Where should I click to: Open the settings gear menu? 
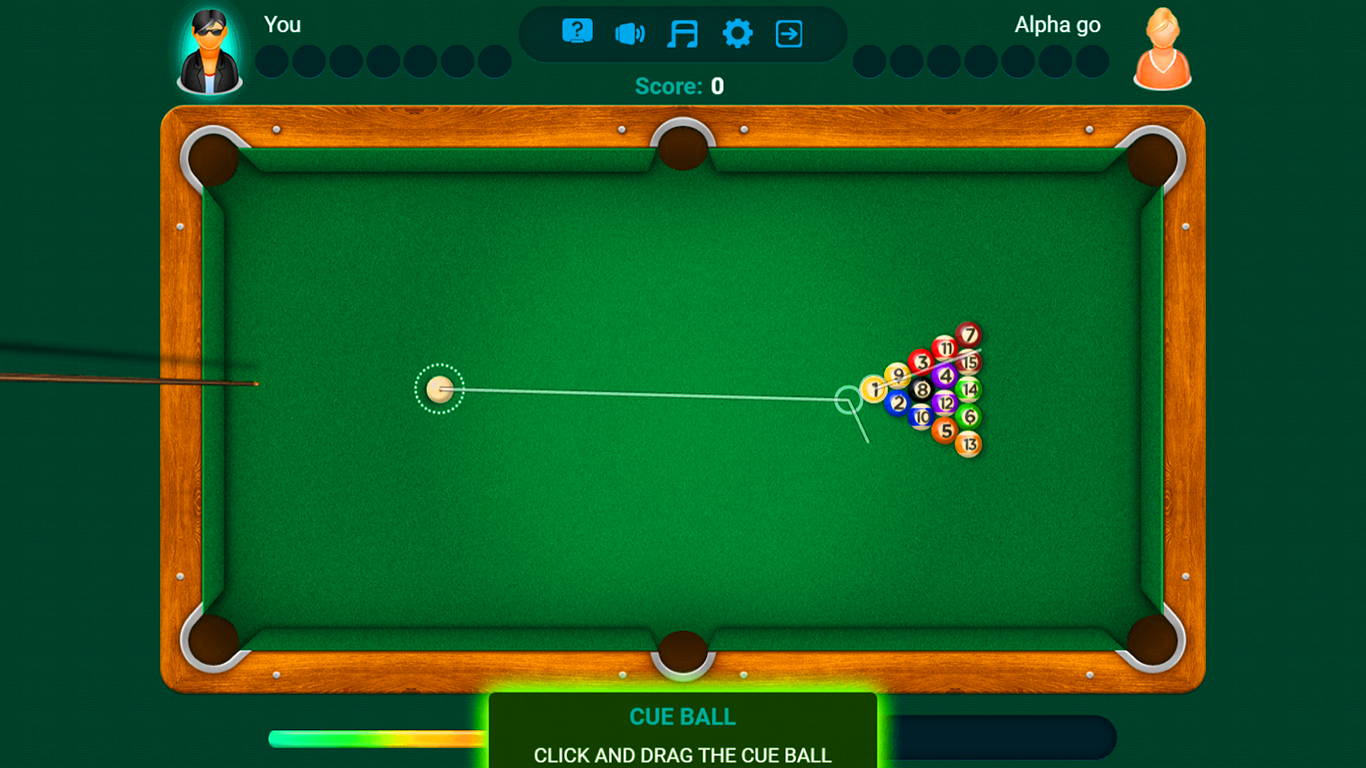tap(738, 31)
